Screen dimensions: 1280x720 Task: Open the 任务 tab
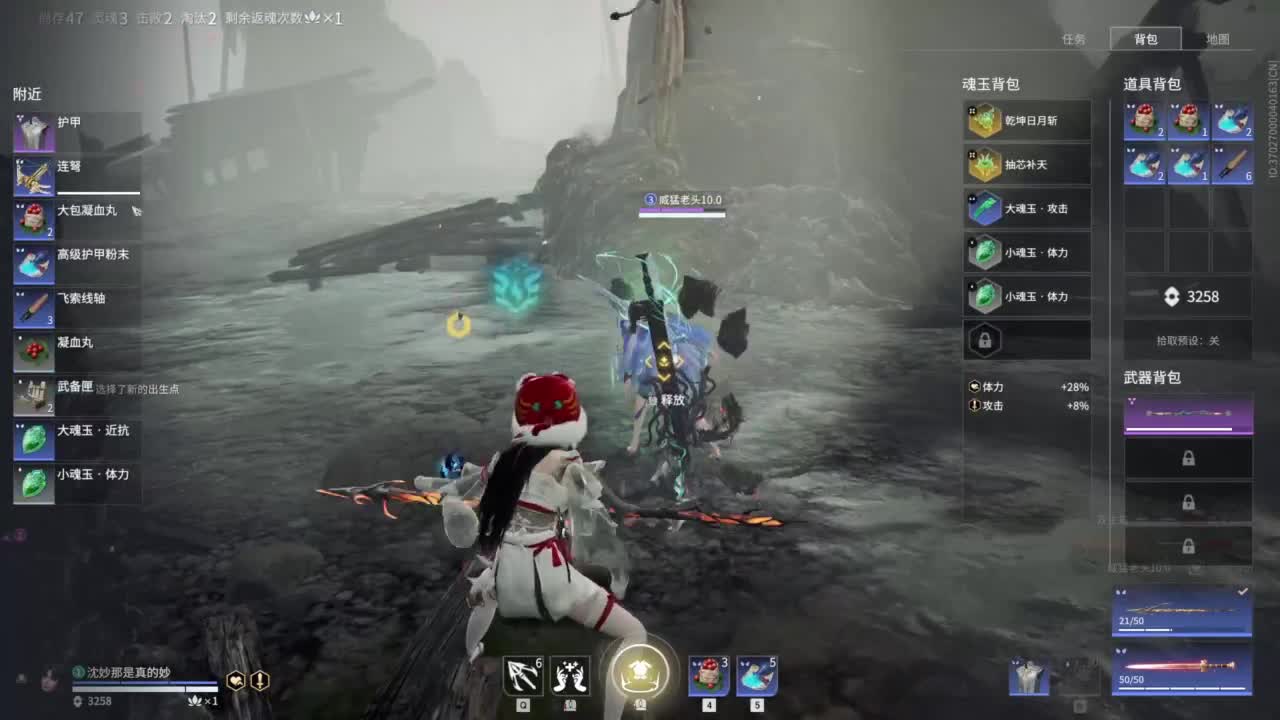pos(1074,40)
